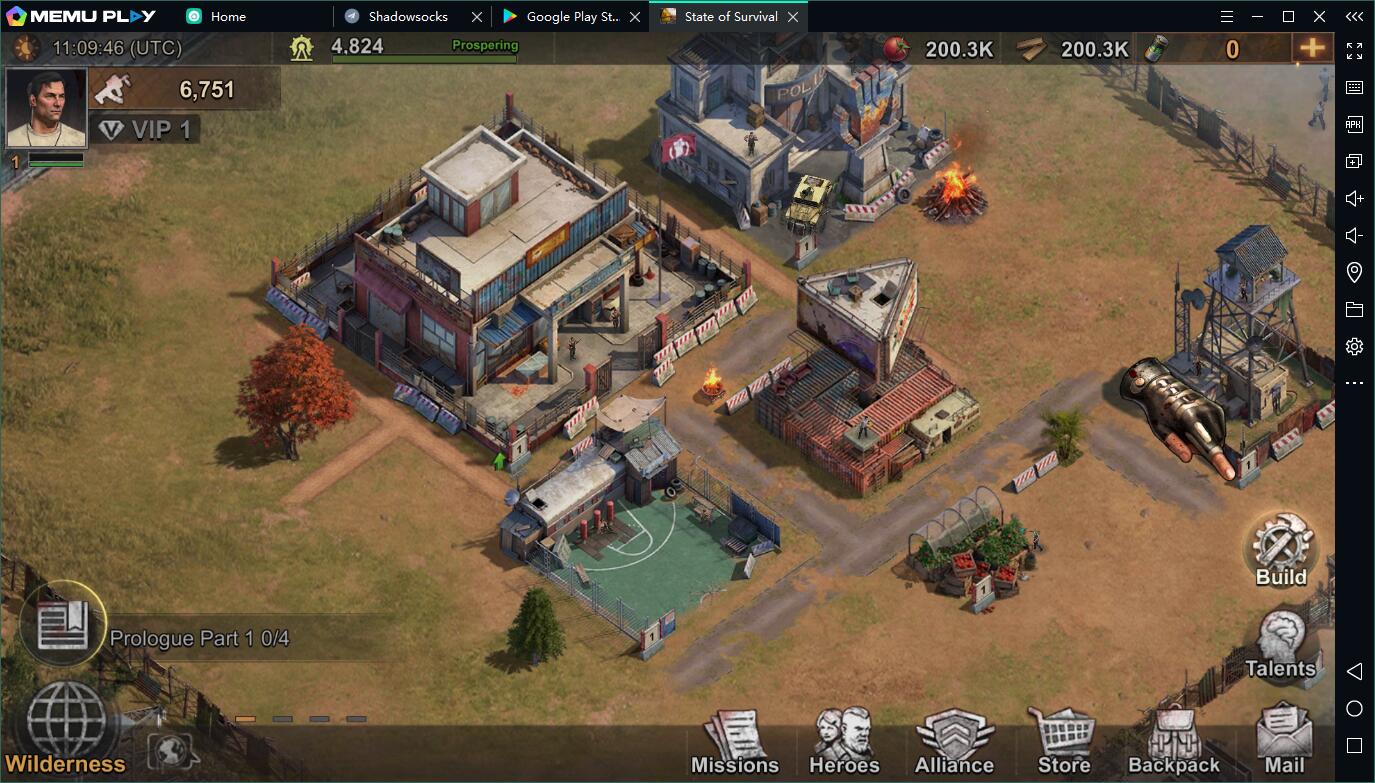Switch to the Google Play Store tab
Image resolution: width=1375 pixels, height=783 pixels.
[572, 17]
